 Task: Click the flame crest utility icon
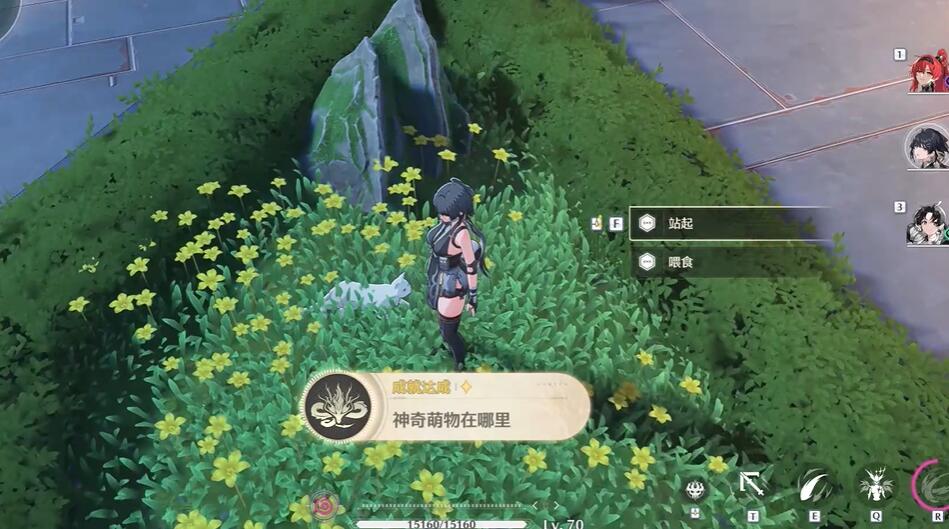point(696,489)
